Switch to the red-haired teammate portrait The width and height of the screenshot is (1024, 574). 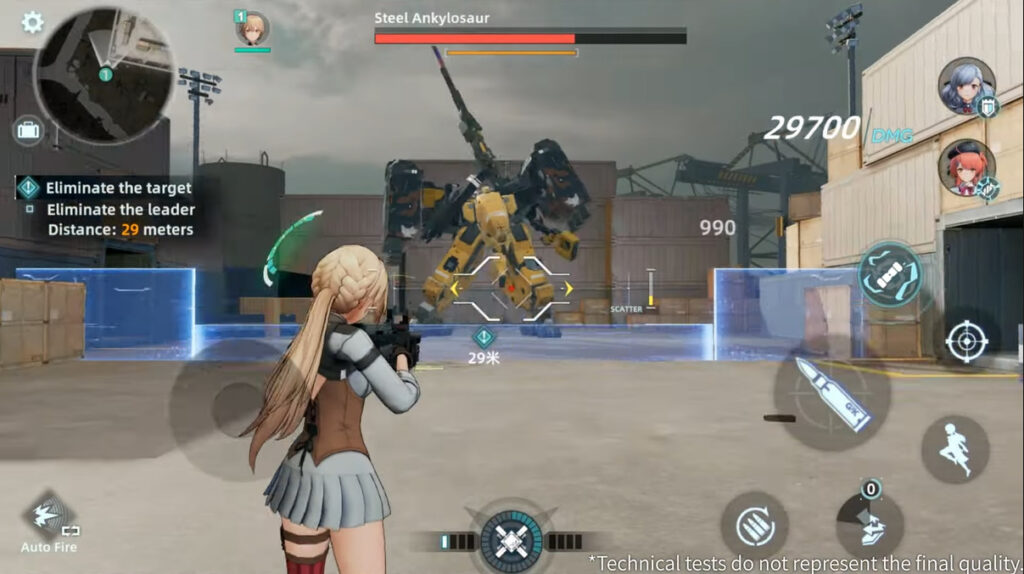click(966, 167)
